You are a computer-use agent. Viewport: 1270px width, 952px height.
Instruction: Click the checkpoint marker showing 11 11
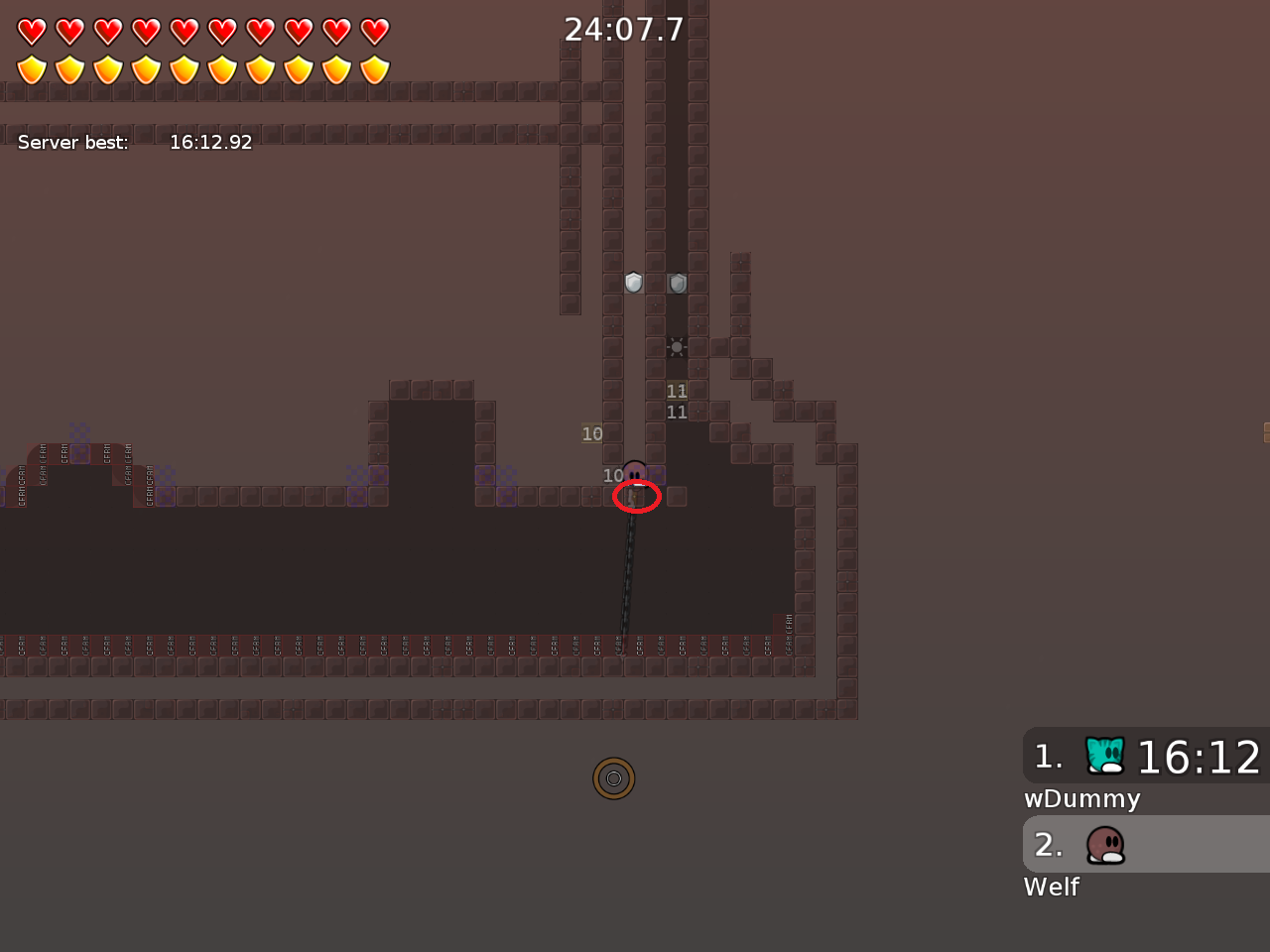677,401
